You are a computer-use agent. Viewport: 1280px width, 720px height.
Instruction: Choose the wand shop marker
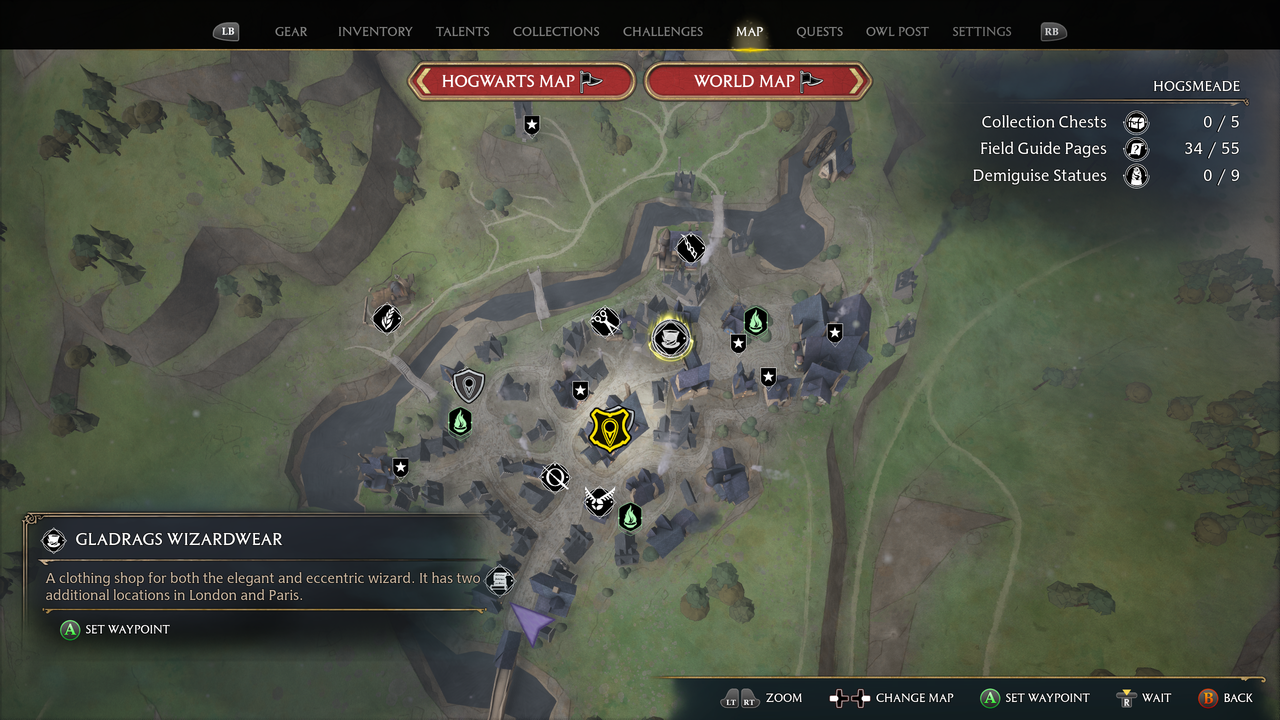point(554,478)
